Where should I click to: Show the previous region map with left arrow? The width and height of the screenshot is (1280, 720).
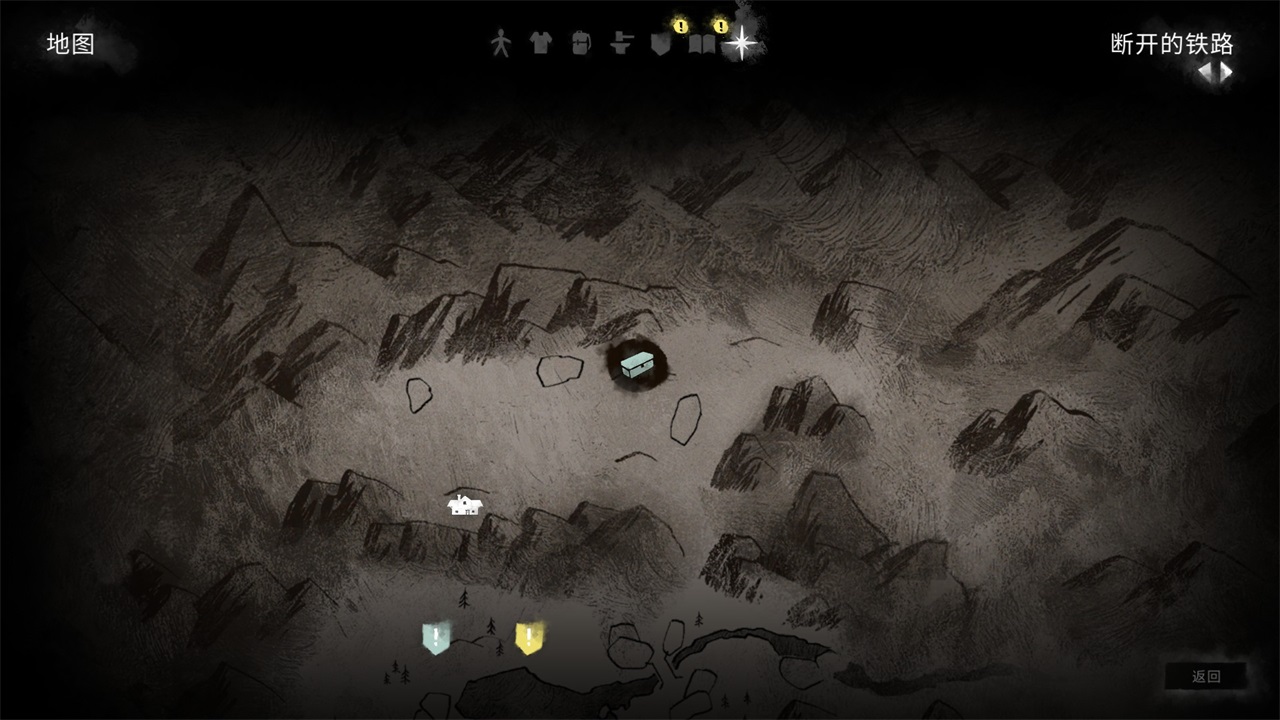pyautogui.click(x=1207, y=72)
